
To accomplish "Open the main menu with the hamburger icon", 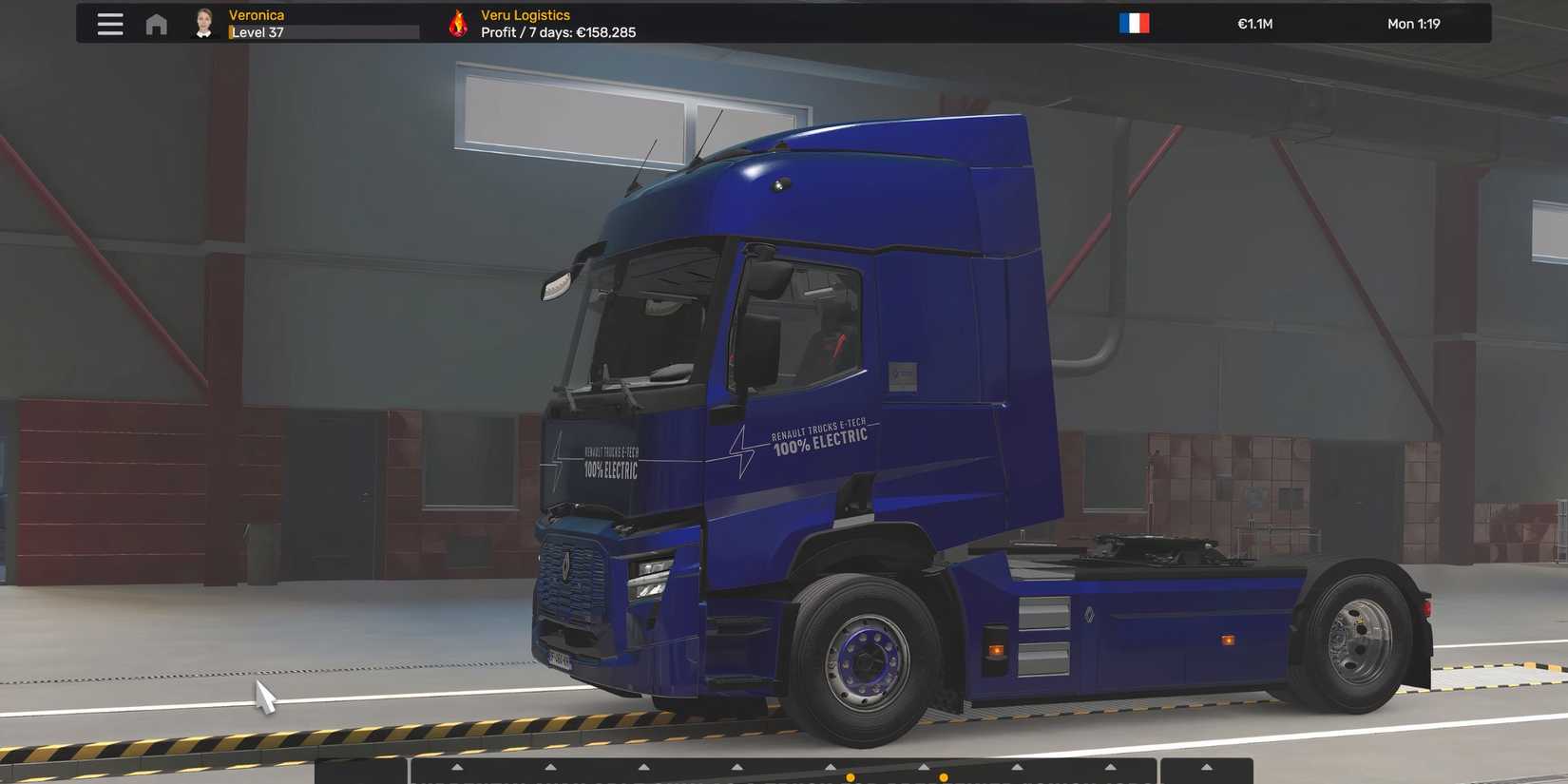I will (x=109, y=24).
